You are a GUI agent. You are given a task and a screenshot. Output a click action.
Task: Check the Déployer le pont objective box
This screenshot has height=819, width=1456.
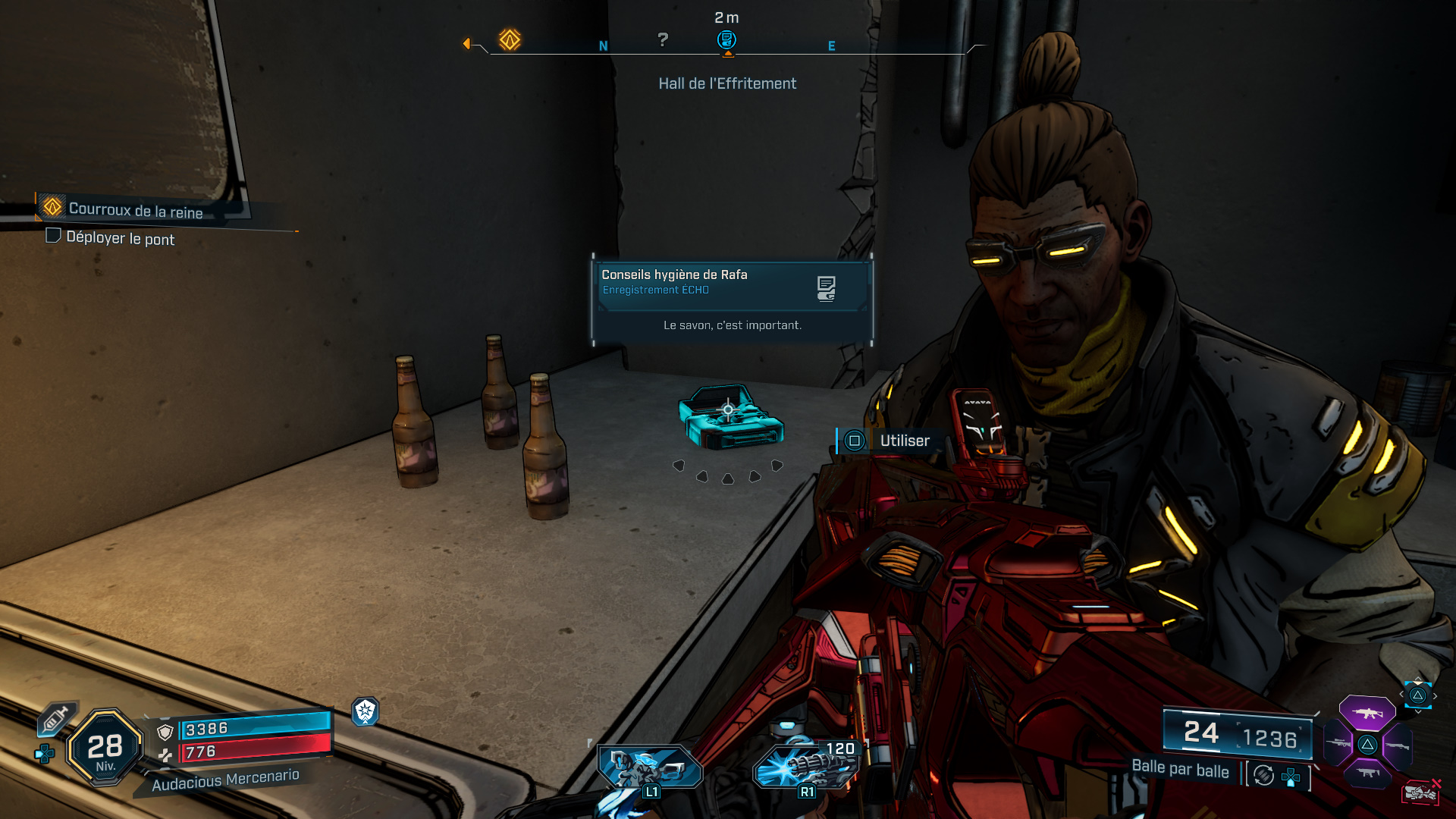coord(53,236)
